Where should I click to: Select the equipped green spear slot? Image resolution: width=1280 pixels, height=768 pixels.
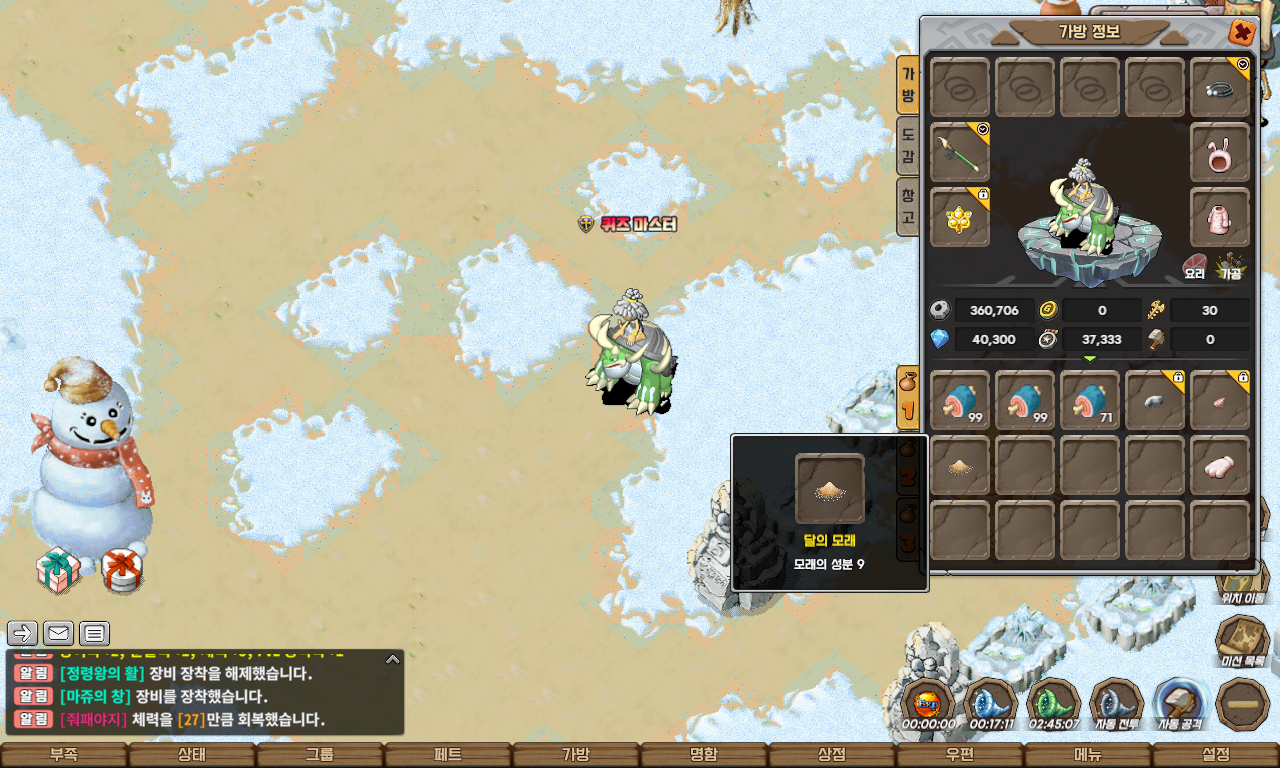click(x=960, y=153)
